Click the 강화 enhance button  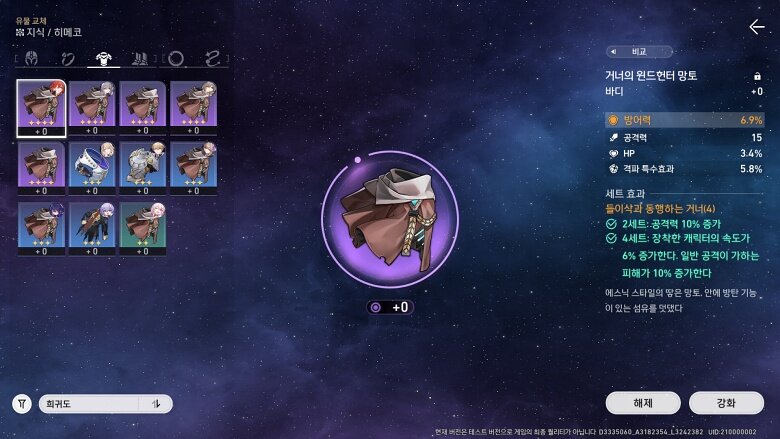726,403
